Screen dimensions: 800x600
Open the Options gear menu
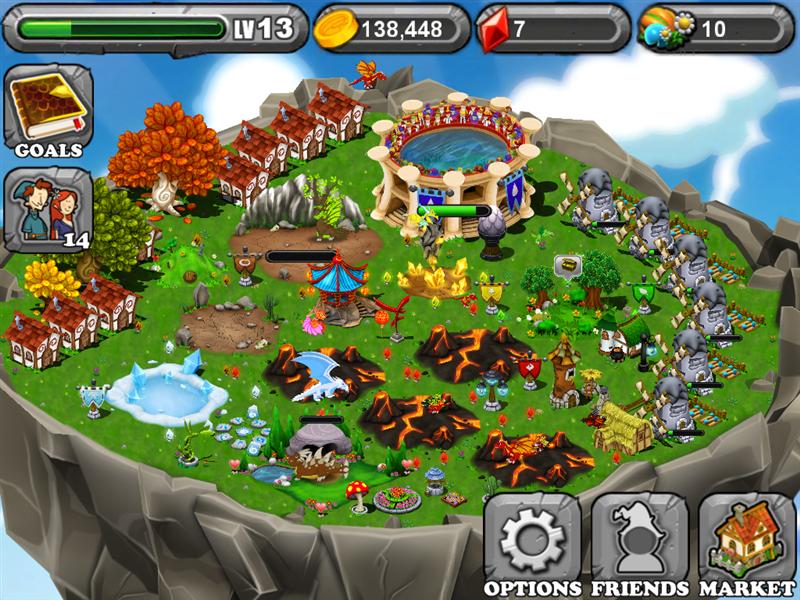tap(532, 542)
